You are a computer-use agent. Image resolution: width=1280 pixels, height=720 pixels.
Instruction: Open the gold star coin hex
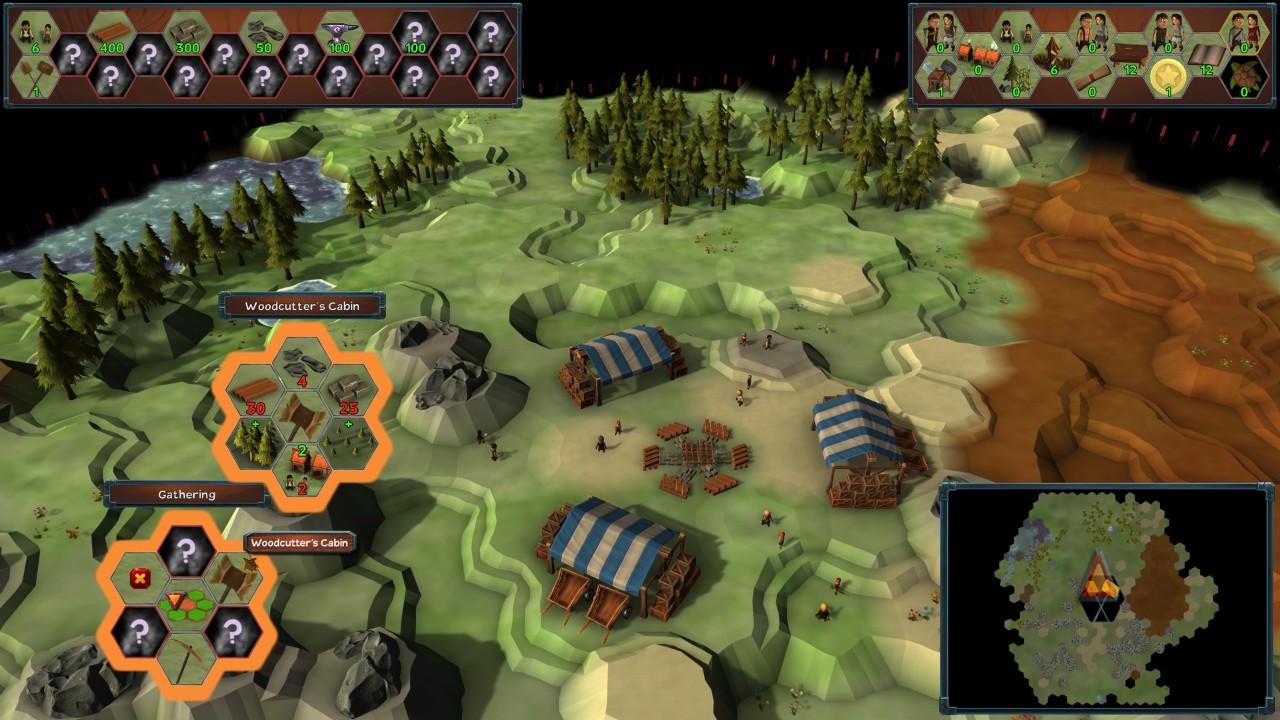(1166, 76)
